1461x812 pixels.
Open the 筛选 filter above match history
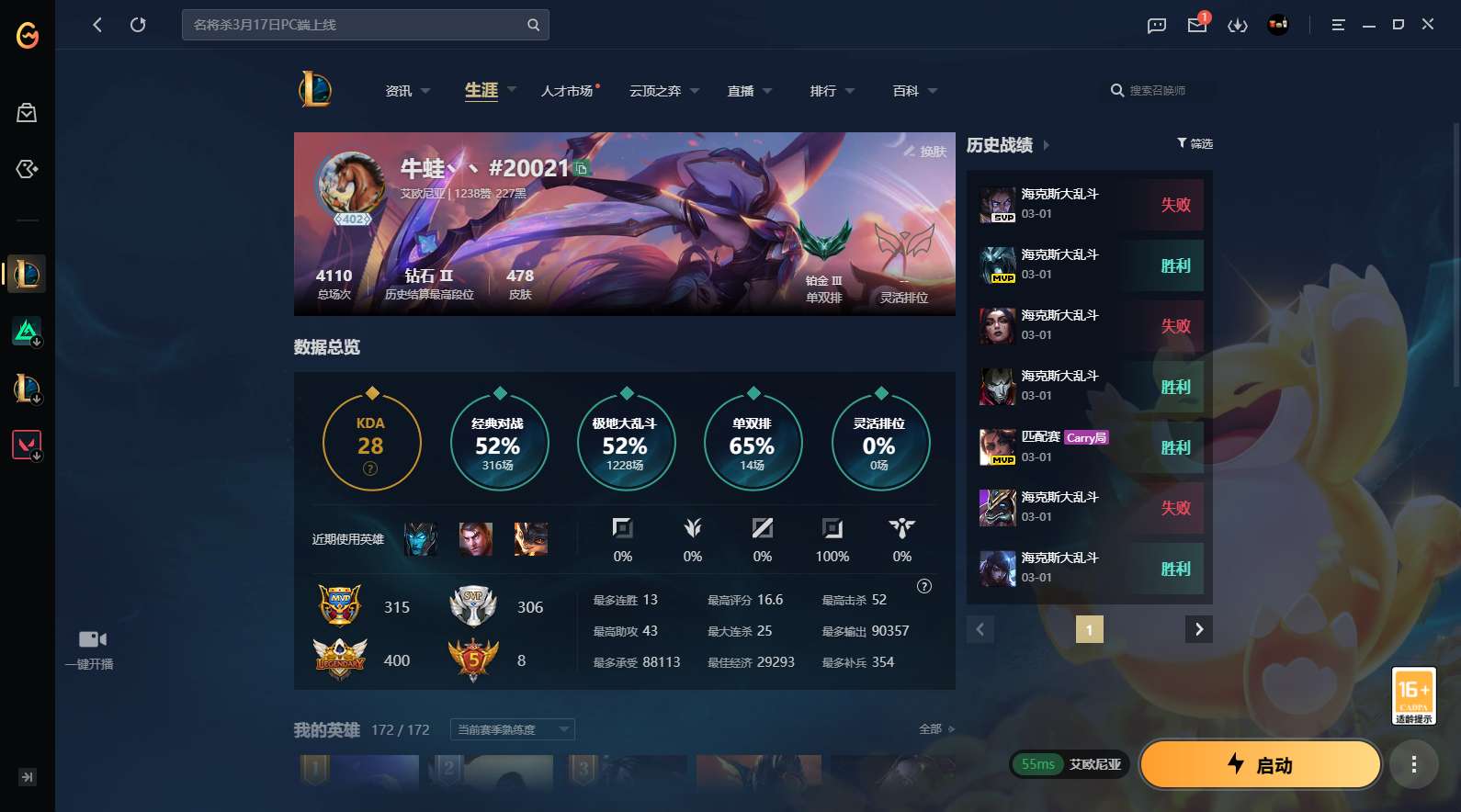pyautogui.click(x=1195, y=143)
